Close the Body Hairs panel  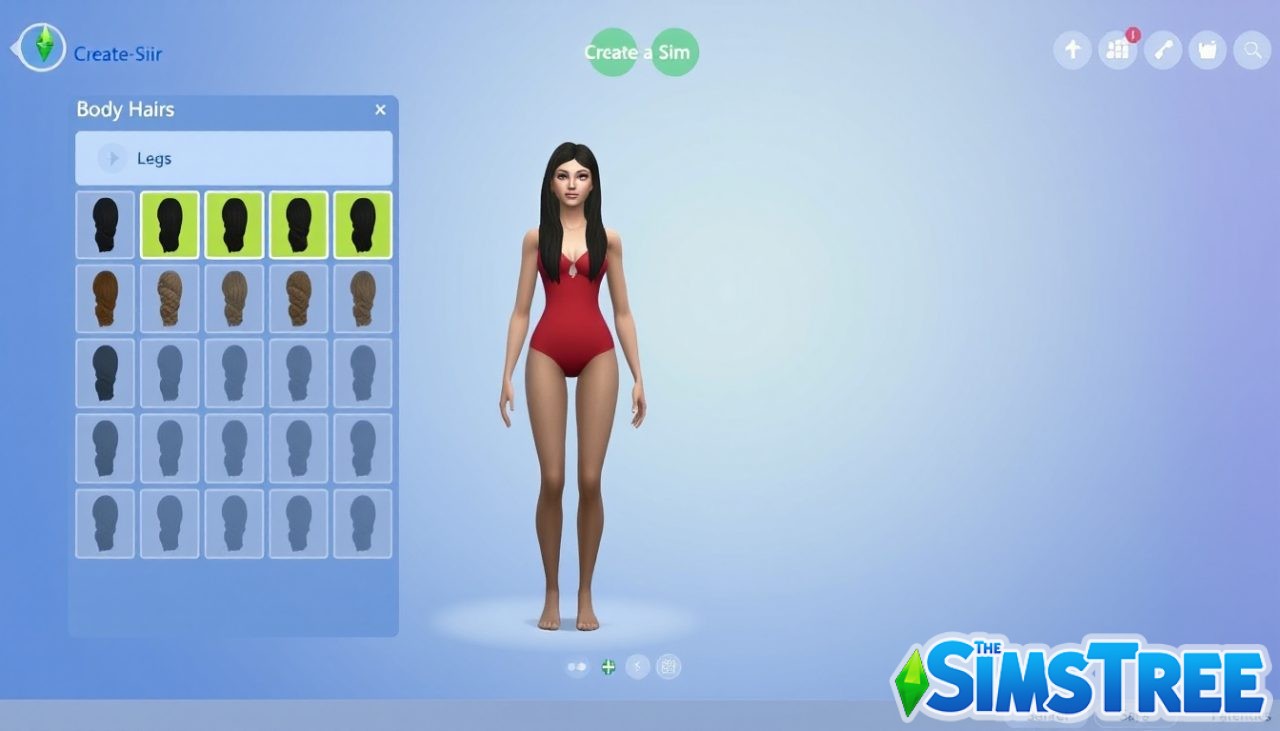pyautogui.click(x=380, y=110)
